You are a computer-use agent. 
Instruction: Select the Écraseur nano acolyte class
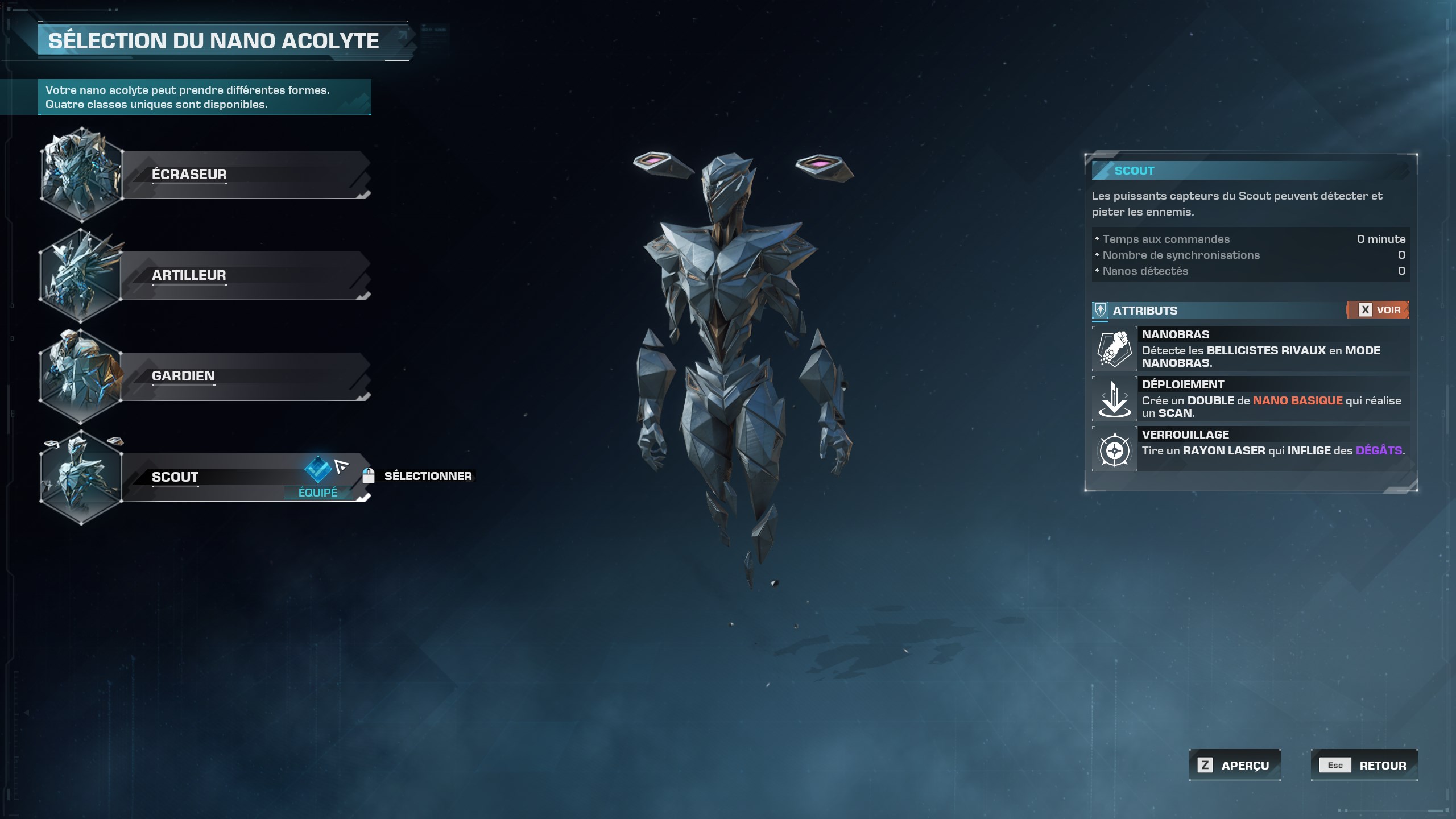tap(245, 175)
